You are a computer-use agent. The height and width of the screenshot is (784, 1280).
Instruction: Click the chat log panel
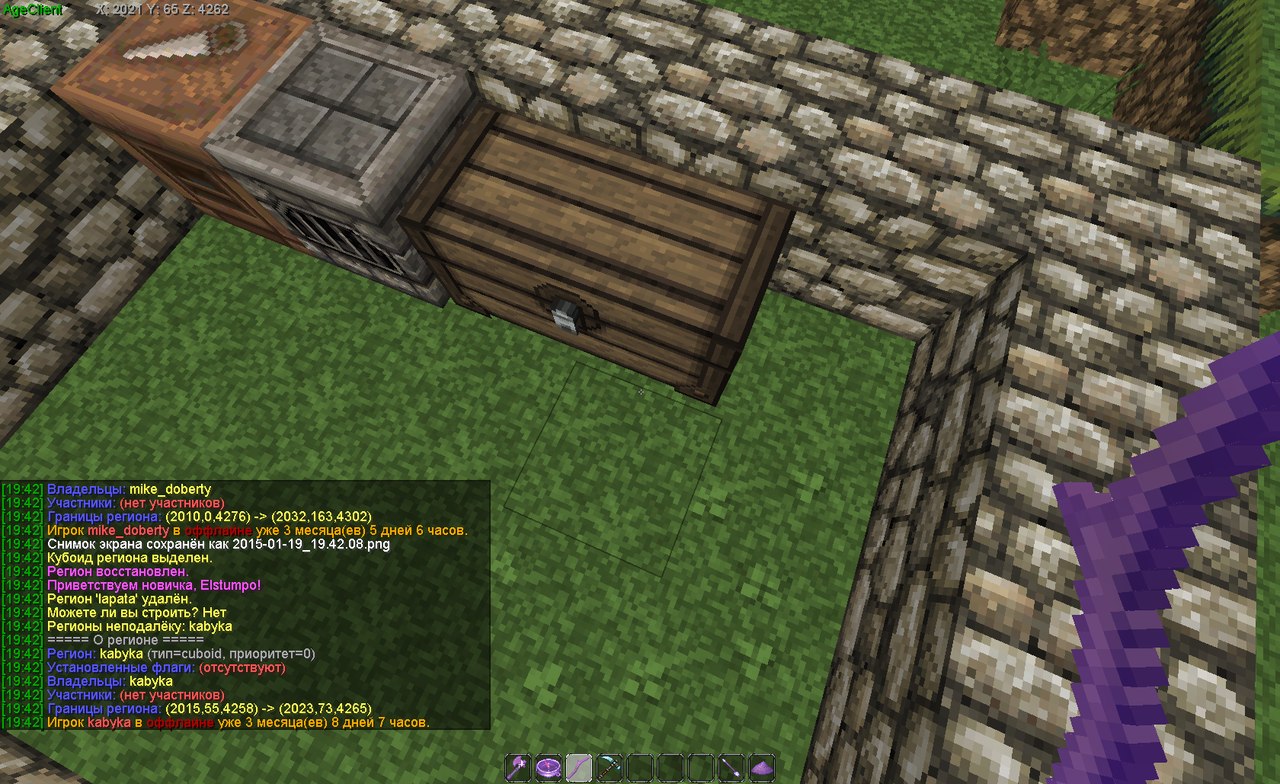(245, 605)
